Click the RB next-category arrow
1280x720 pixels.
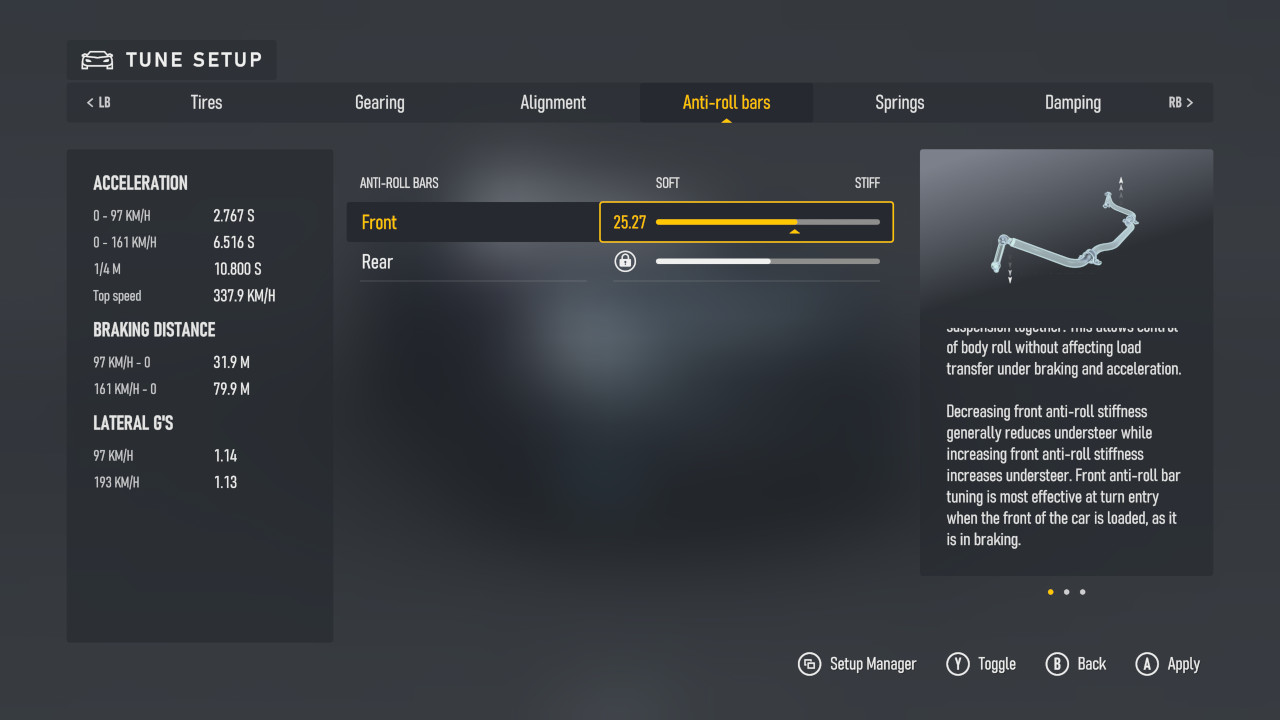pyautogui.click(x=1181, y=102)
